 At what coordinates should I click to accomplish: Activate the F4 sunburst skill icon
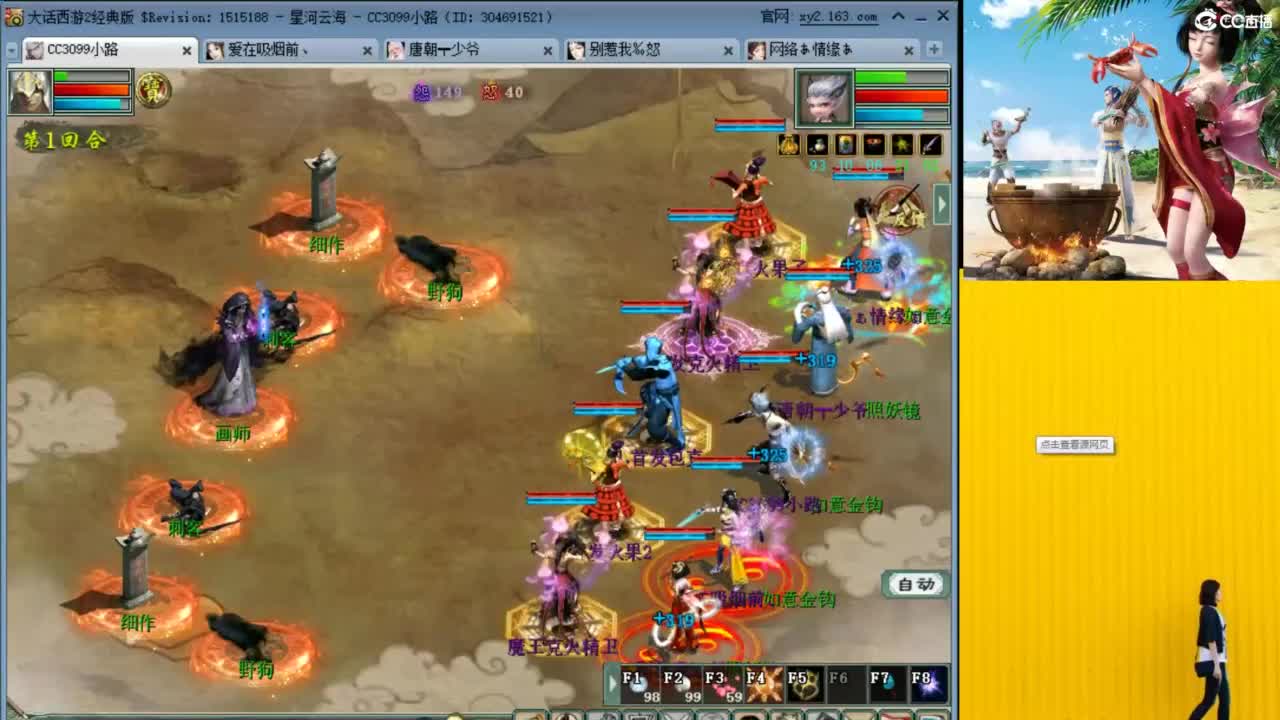(763, 683)
